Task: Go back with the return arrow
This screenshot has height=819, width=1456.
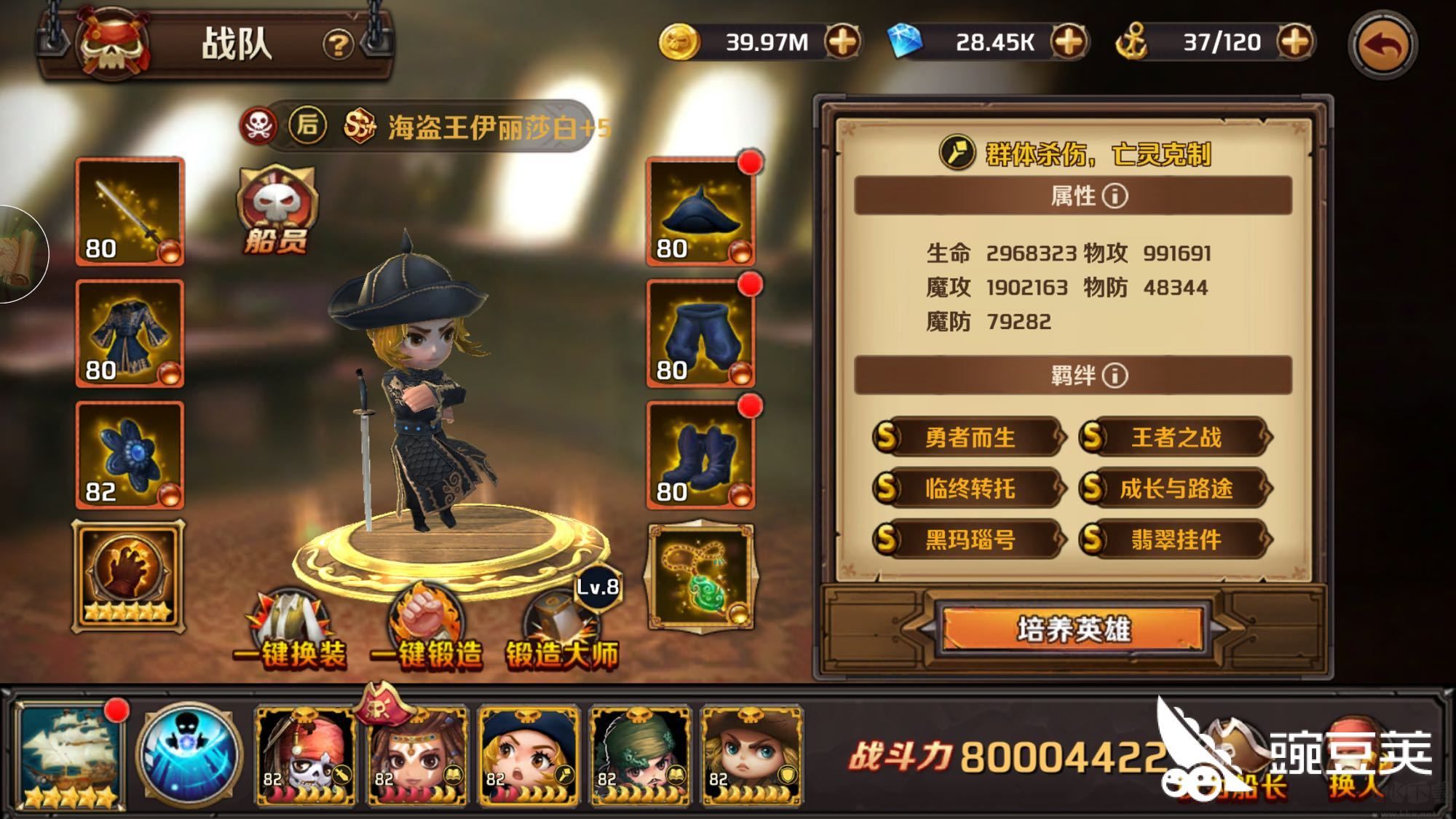Action: [x=1382, y=44]
